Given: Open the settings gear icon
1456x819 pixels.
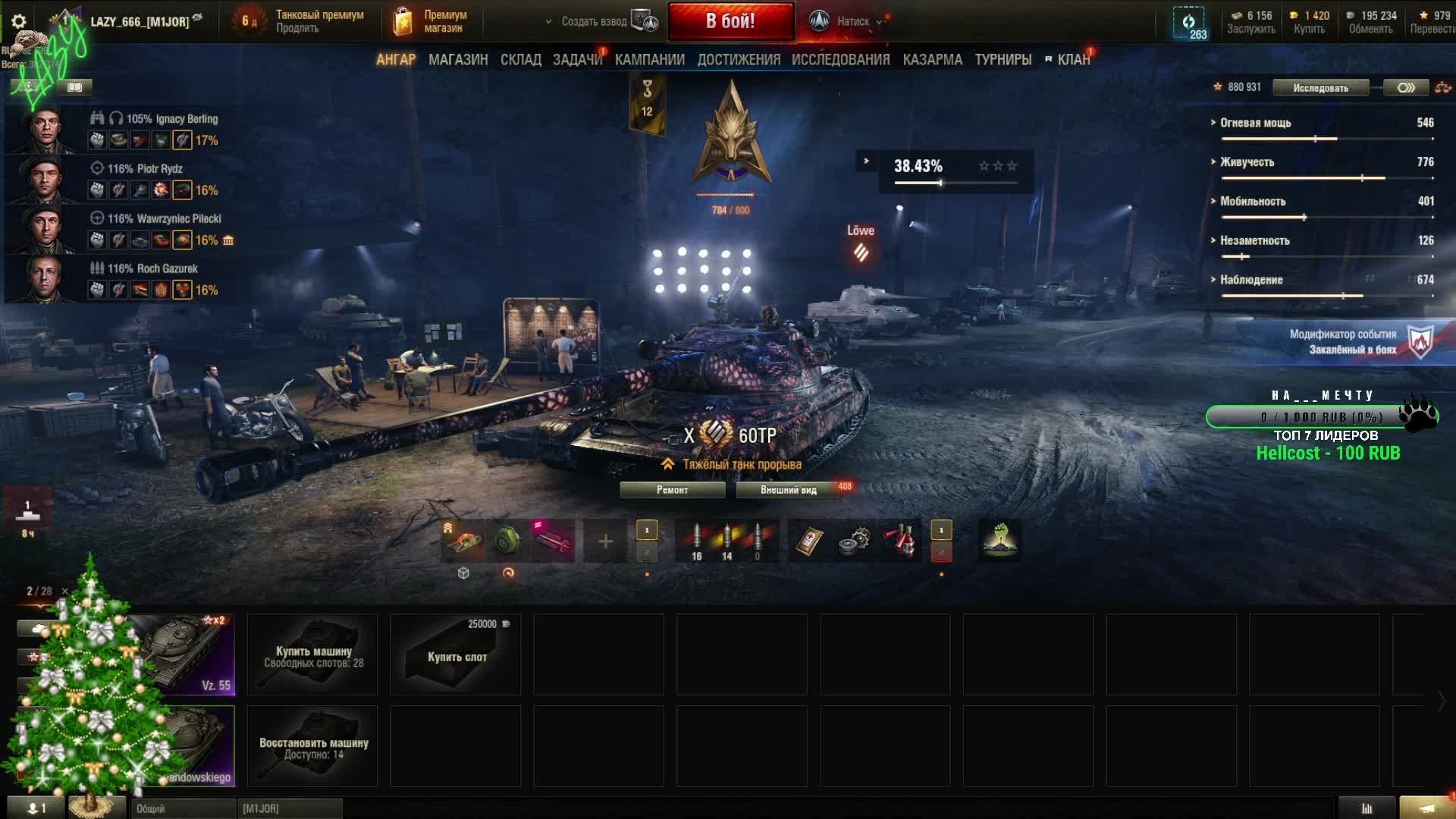Looking at the screenshot, I should [19, 21].
